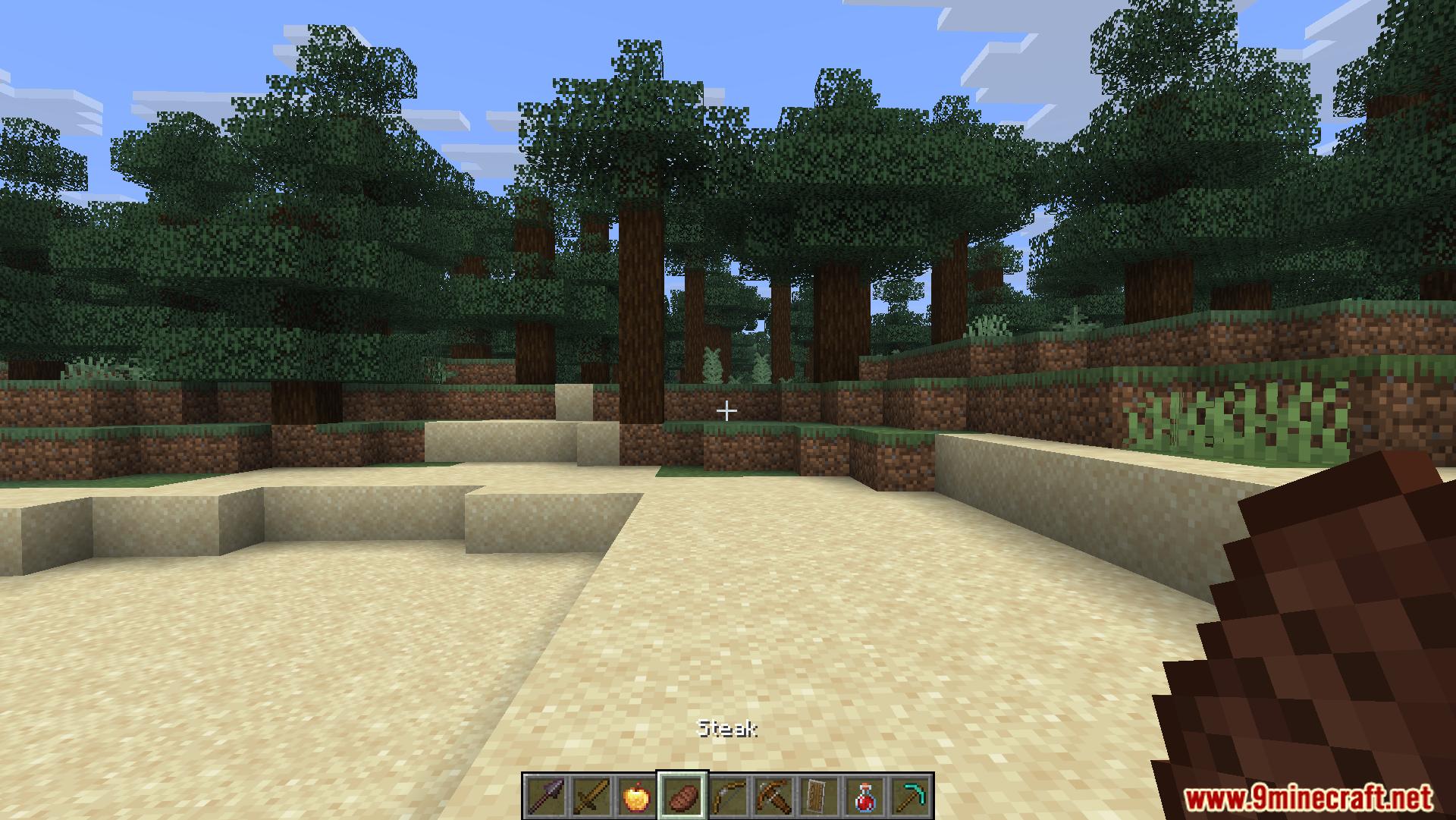Click the small spruce sapling in the distance
The width and height of the screenshot is (1456, 820).
coord(713,364)
